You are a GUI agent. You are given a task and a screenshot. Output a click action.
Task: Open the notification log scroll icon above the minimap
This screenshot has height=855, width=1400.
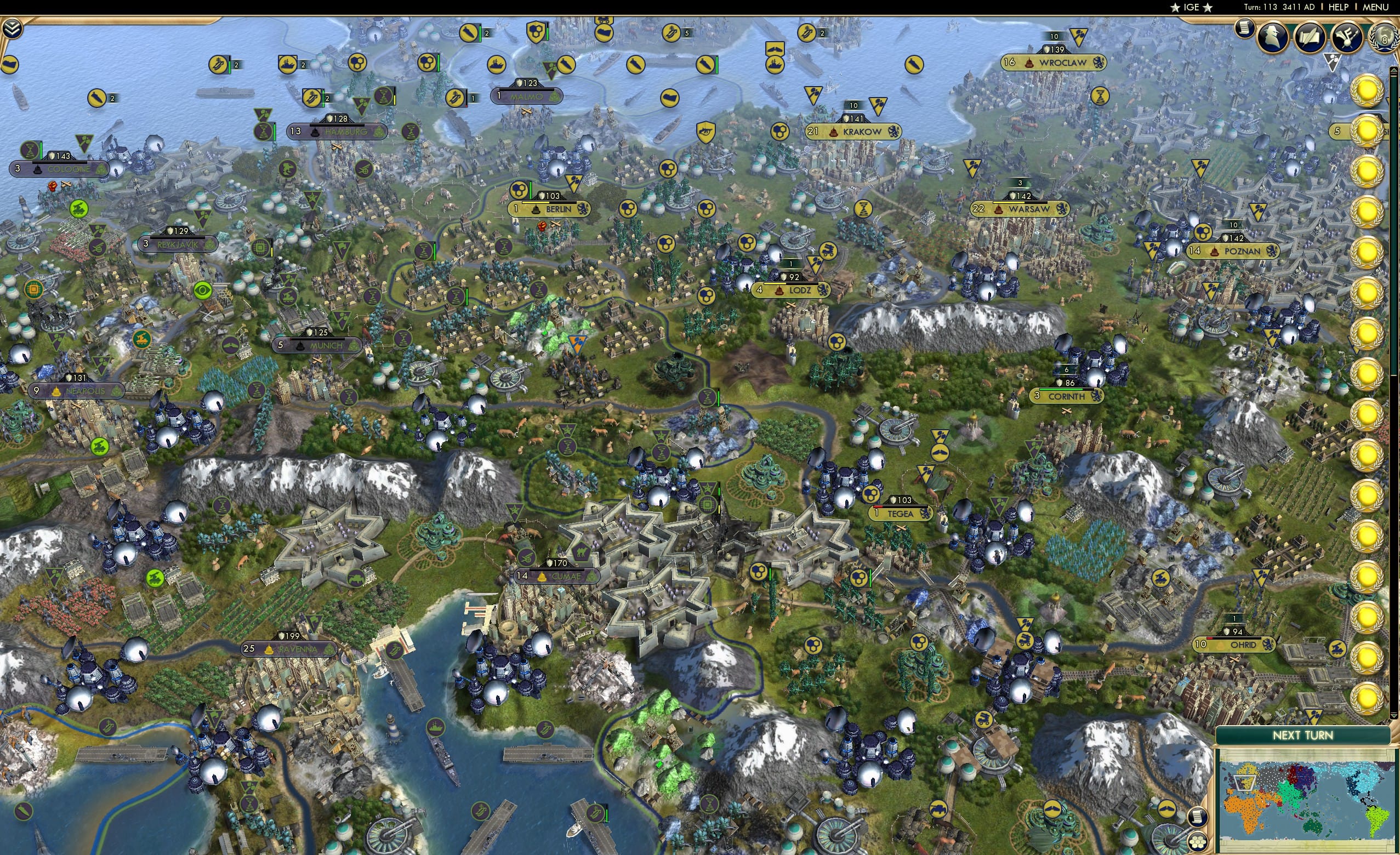click(1197, 819)
